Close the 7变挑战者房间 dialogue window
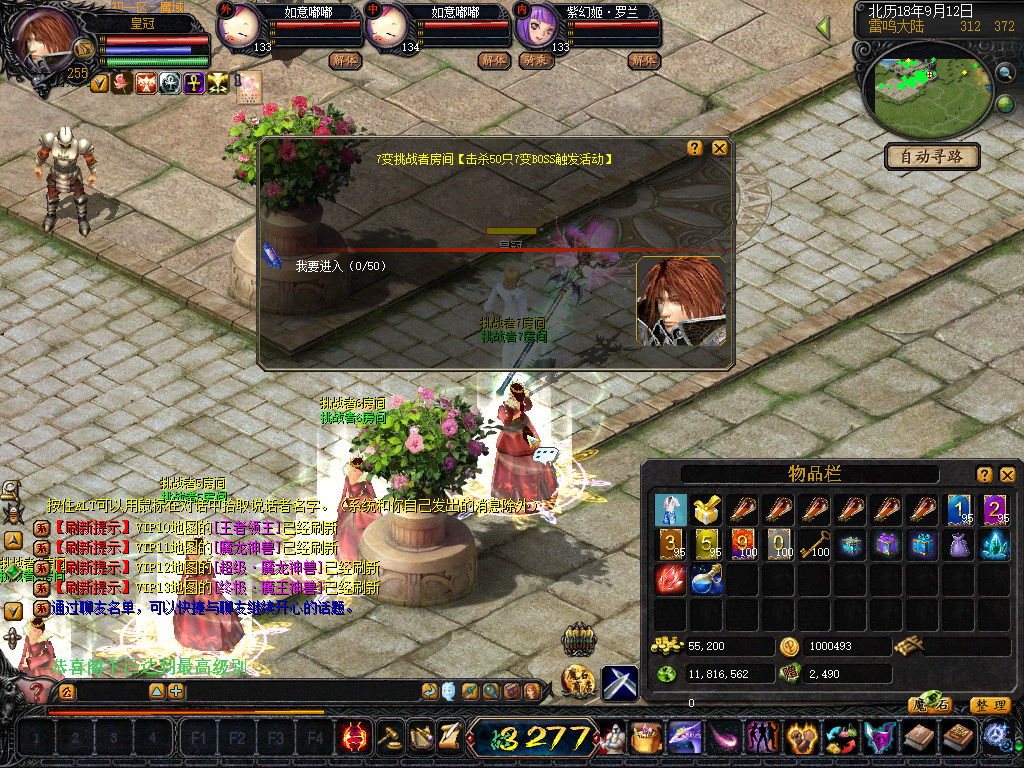The width and height of the screenshot is (1024, 768). click(x=720, y=148)
